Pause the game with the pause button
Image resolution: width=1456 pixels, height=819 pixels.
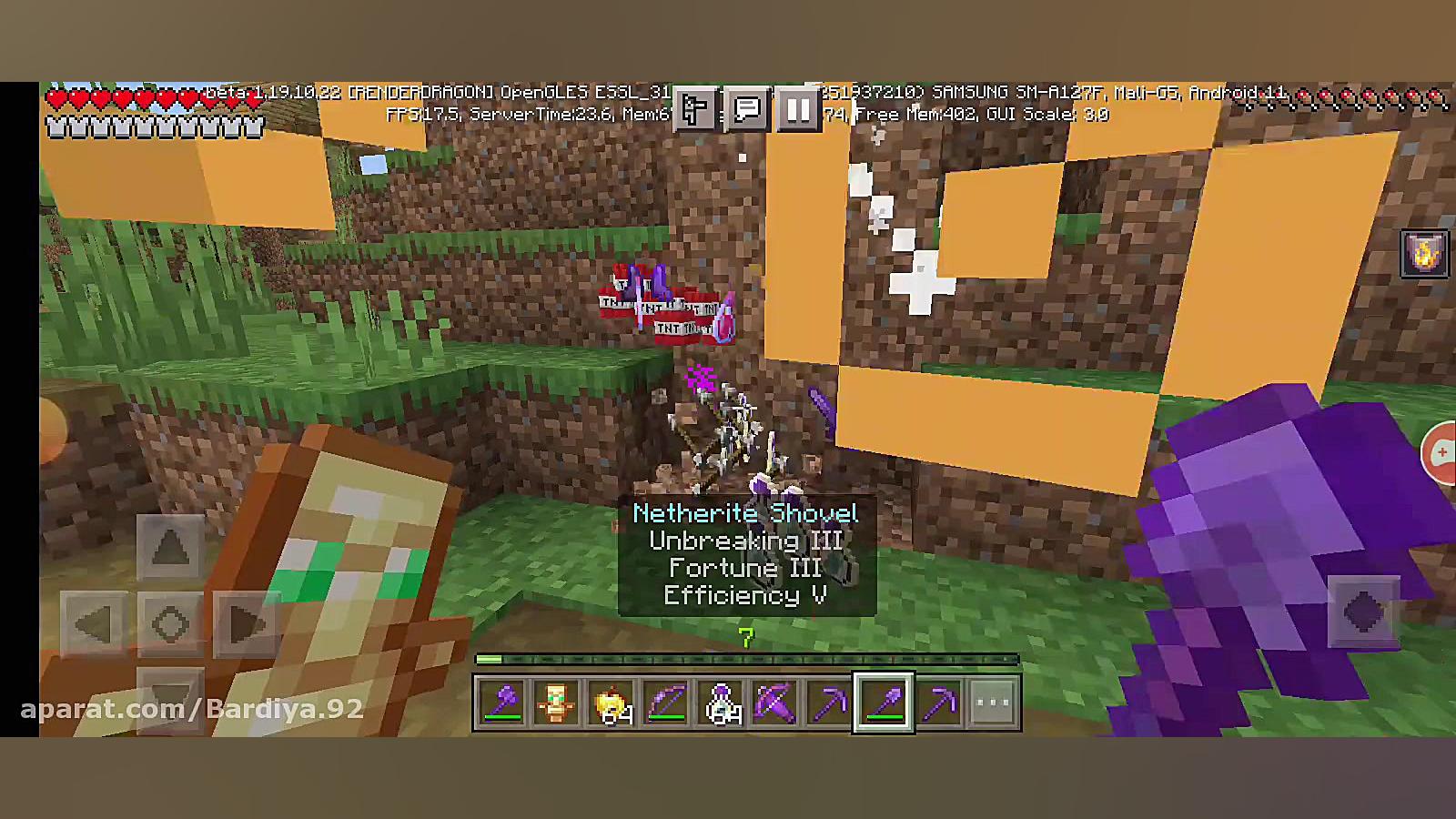pyautogui.click(x=798, y=111)
